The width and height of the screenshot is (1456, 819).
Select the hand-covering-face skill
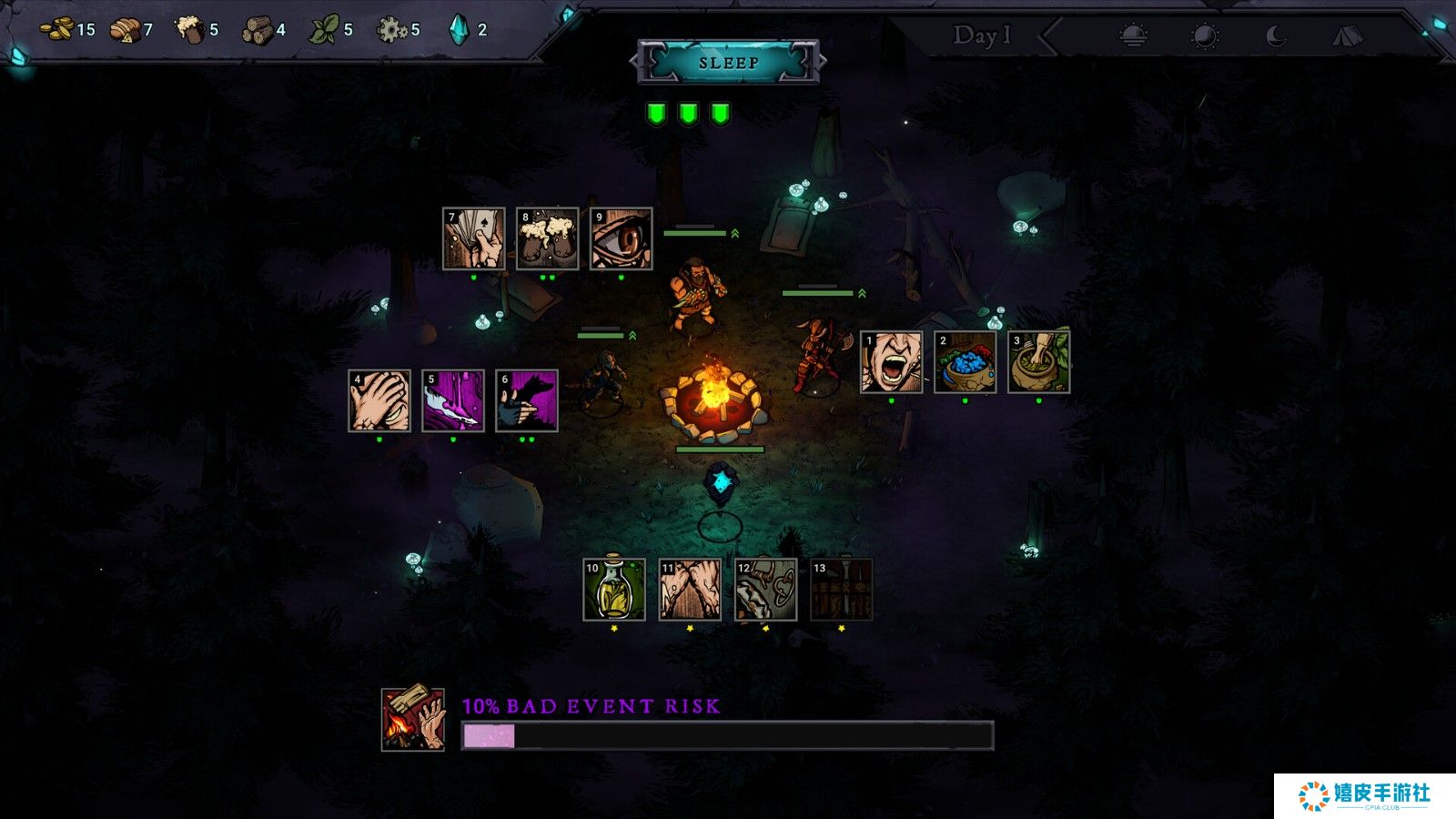[379, 400]
